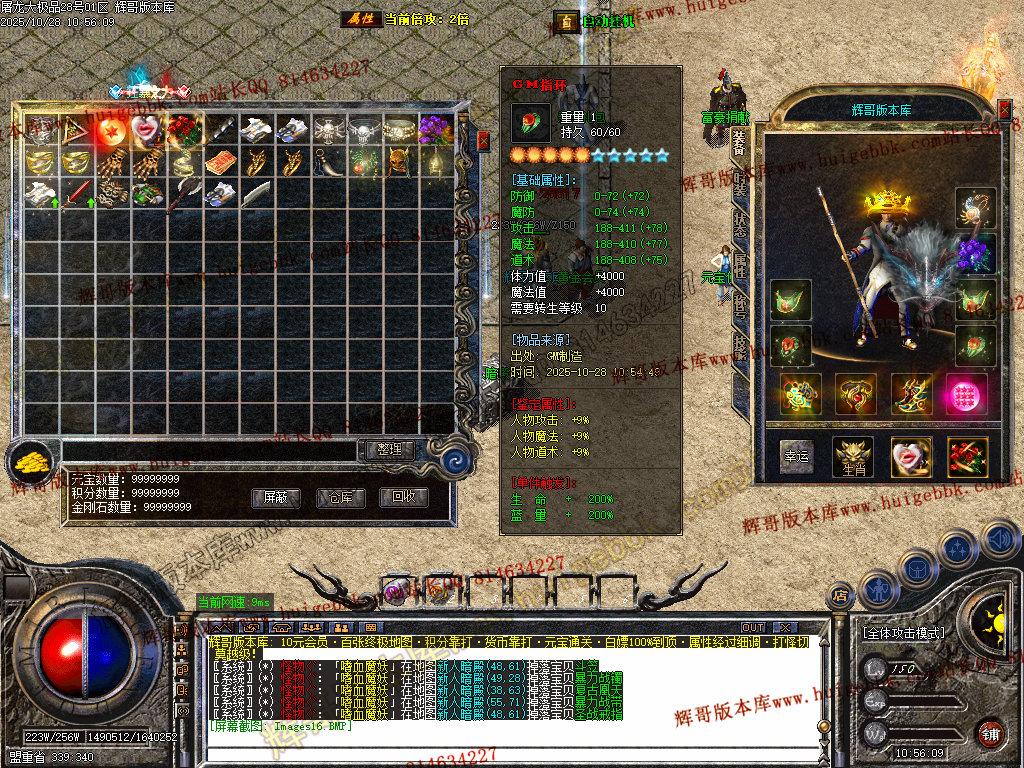Select the red dragon ball item in bag
1024x768 pixels.
[x=110, y=130]
